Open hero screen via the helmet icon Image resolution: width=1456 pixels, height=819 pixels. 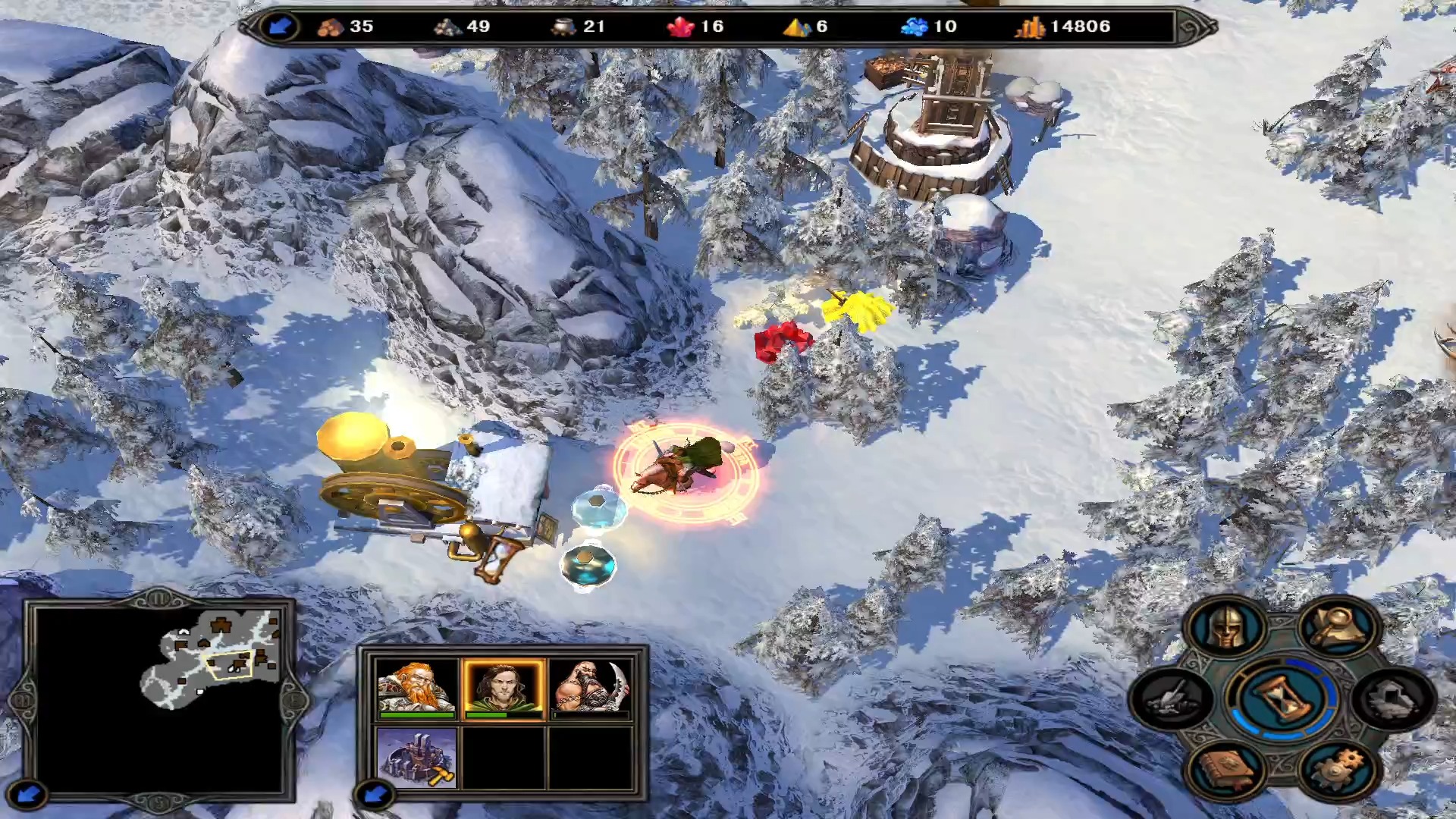pyautogui.click(x=1226, y=627)
